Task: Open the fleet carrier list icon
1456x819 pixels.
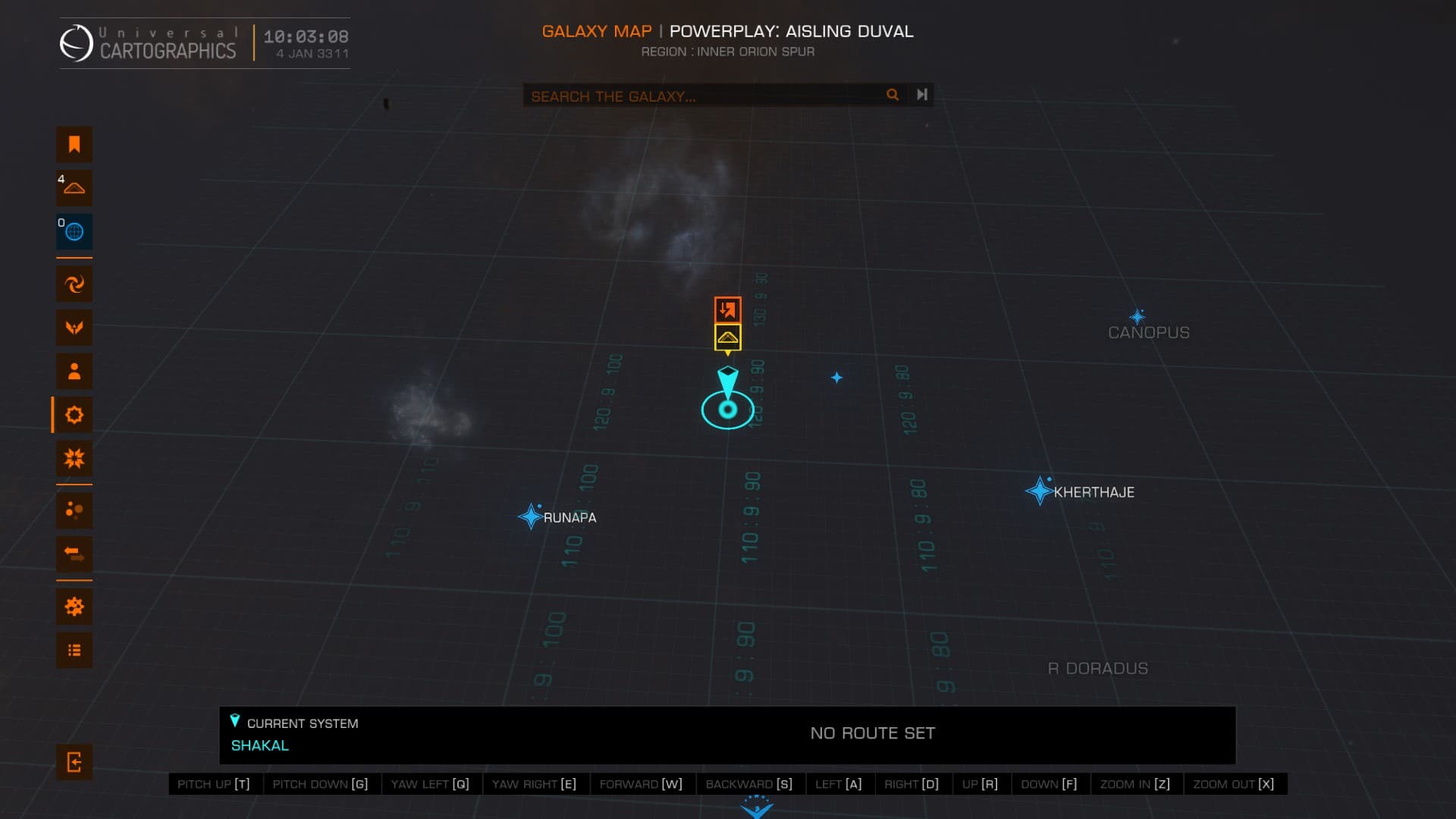Action: coord(74,188)
